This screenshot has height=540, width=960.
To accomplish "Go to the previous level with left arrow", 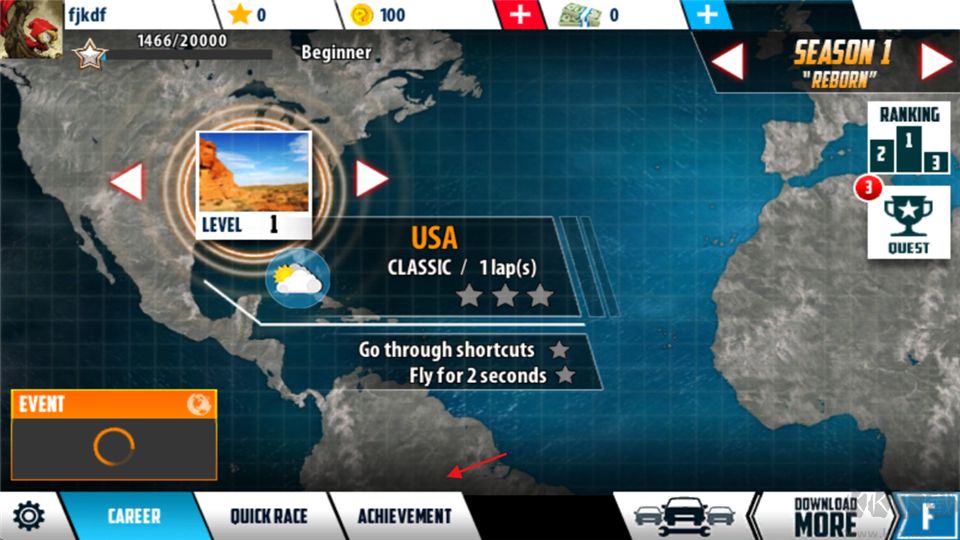I will pyautogui.click(x=127, y=181).
